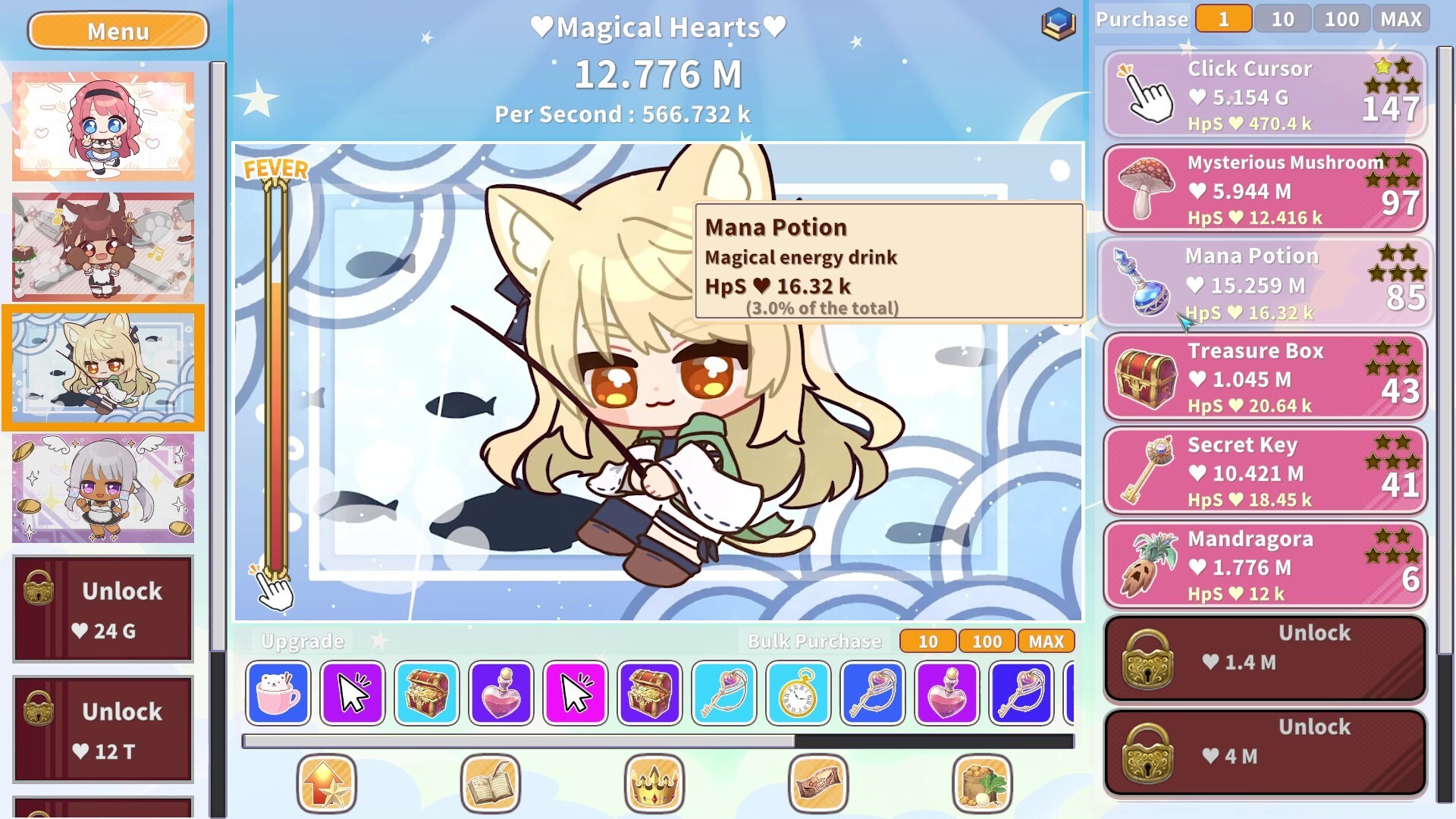Open the orange Menu button
This screenshot has height=819, width=1456.
tap(118, 31)
